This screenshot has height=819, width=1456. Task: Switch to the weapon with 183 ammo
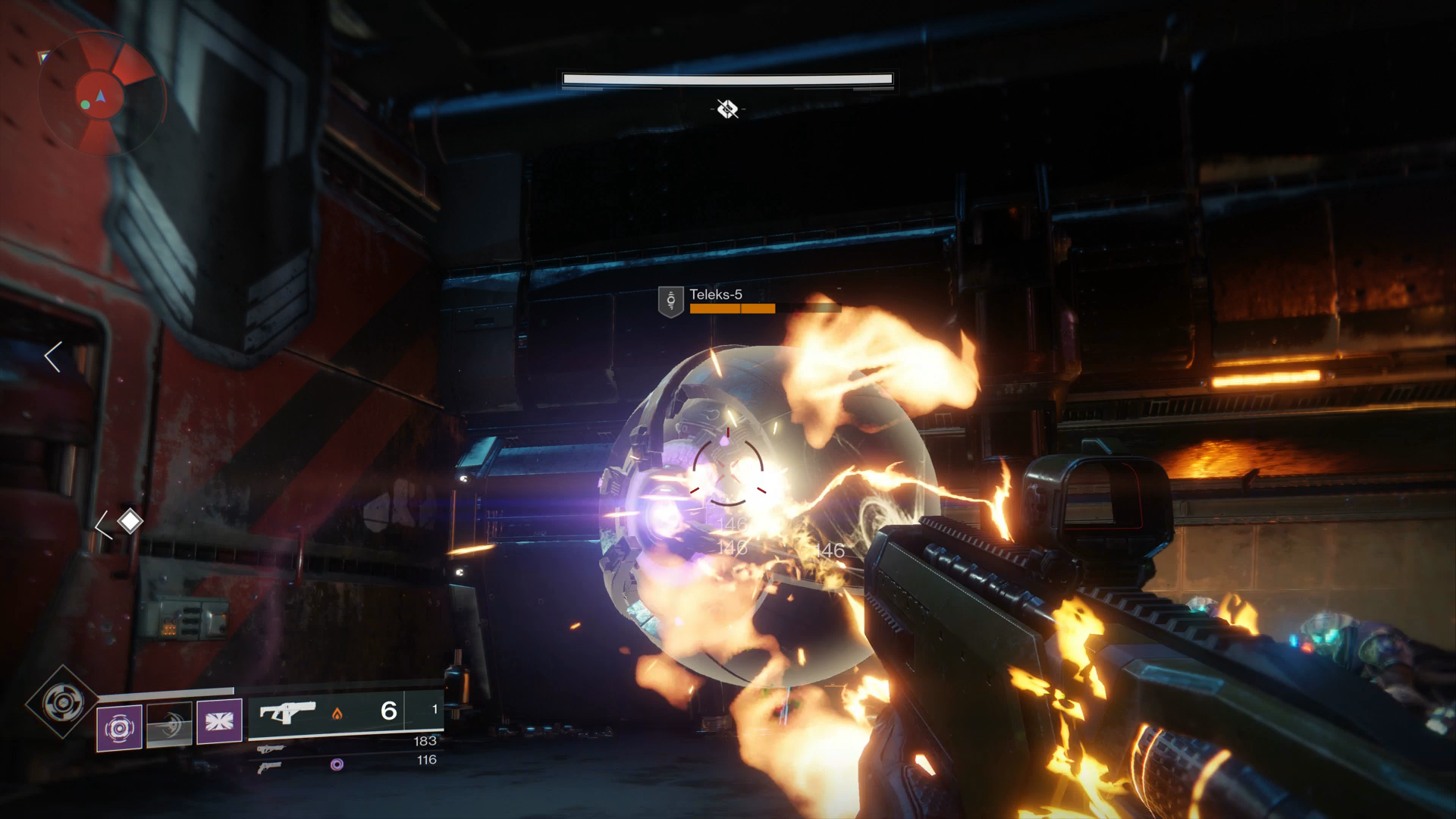(271, 748)
